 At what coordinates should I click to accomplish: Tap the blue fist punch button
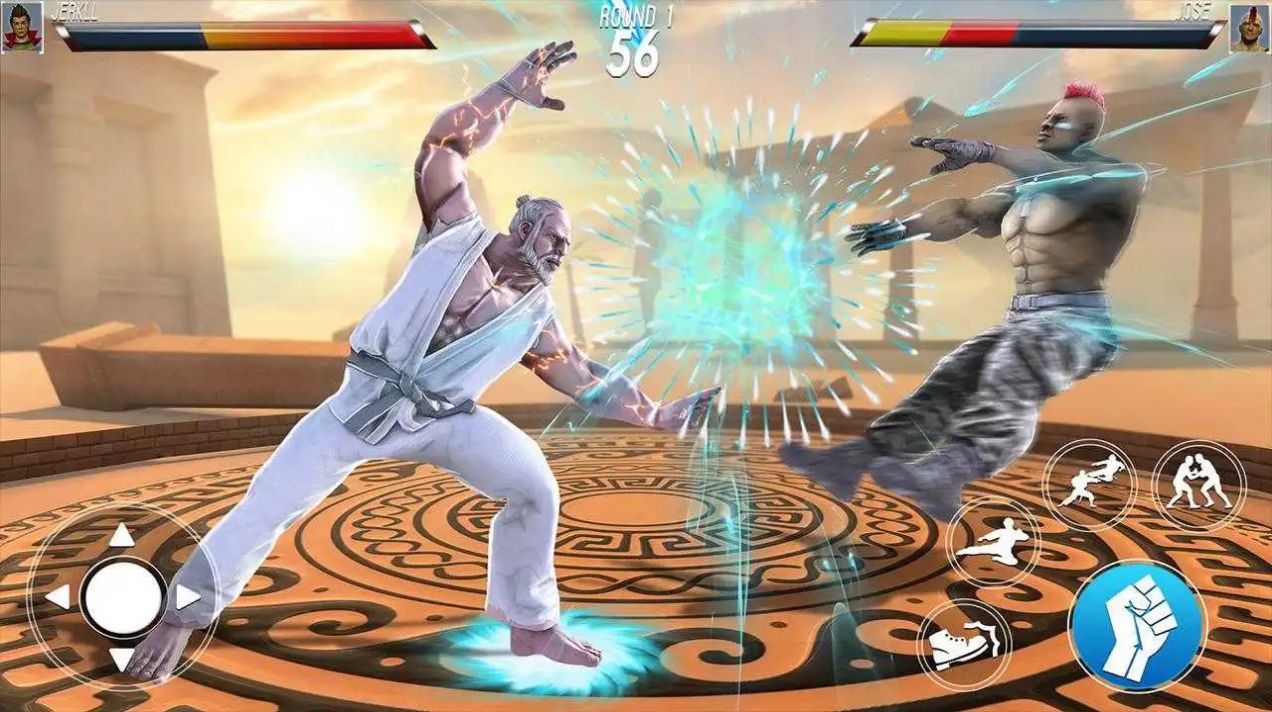[1137, 625]
